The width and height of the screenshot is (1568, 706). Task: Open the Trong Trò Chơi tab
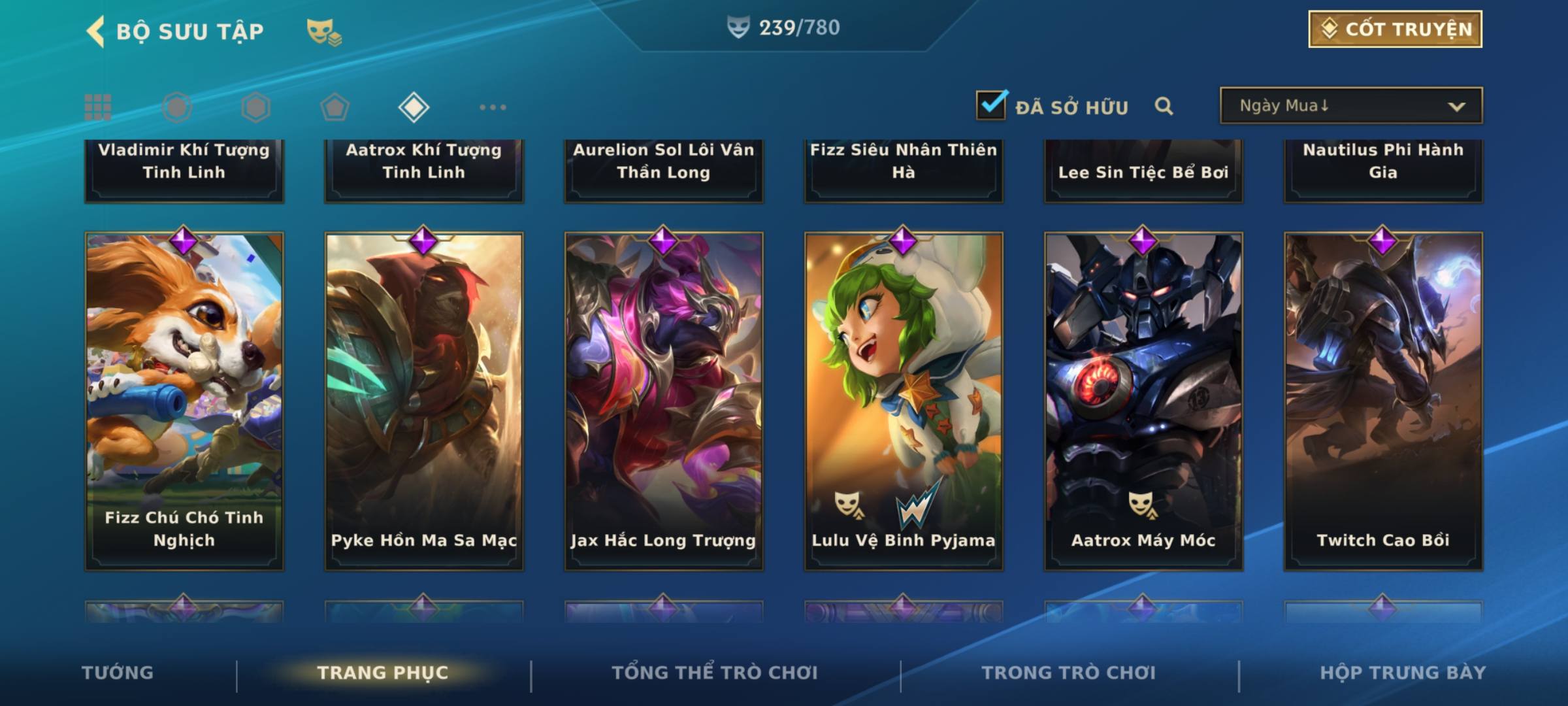tap(1069, 673)
